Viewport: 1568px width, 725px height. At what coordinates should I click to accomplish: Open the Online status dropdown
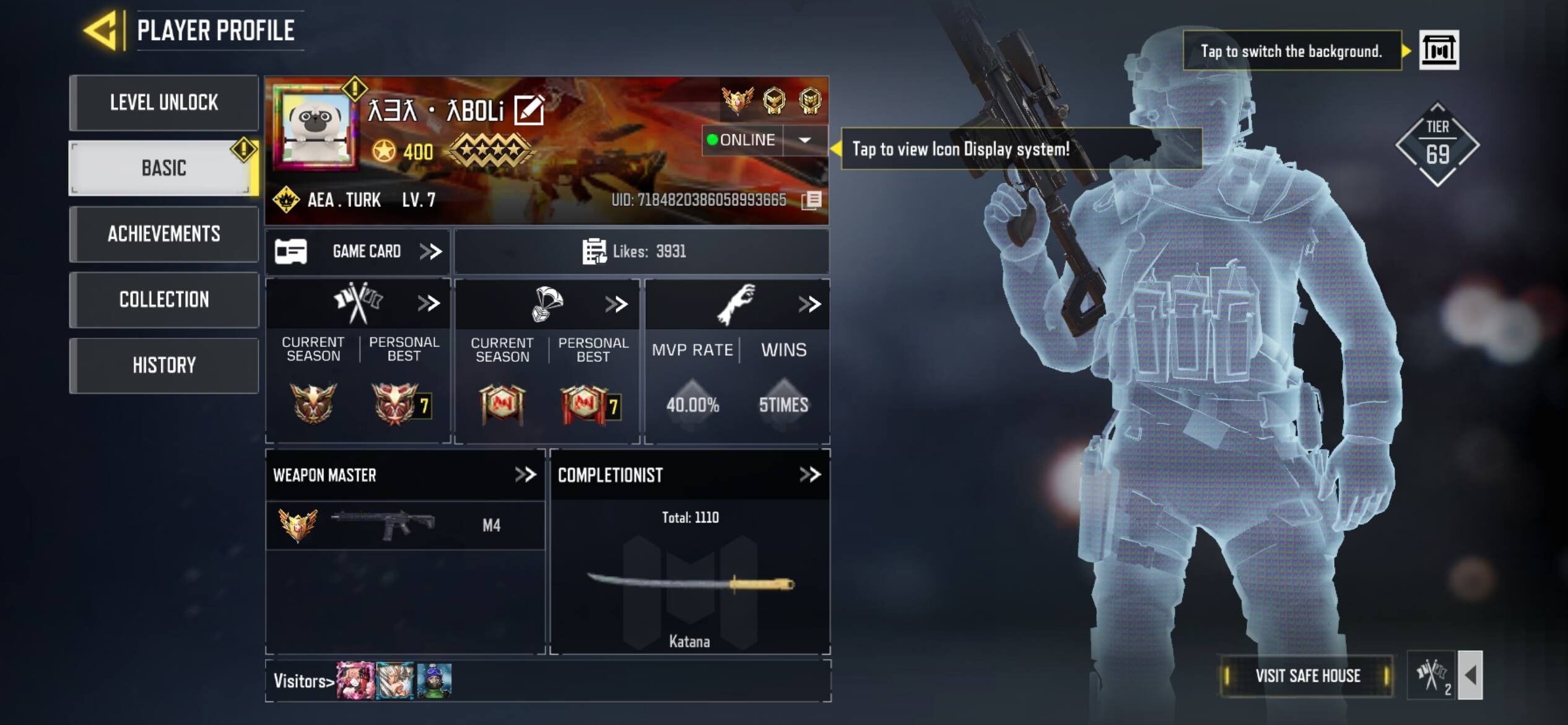pyautogui.click(x=804, y=140)
